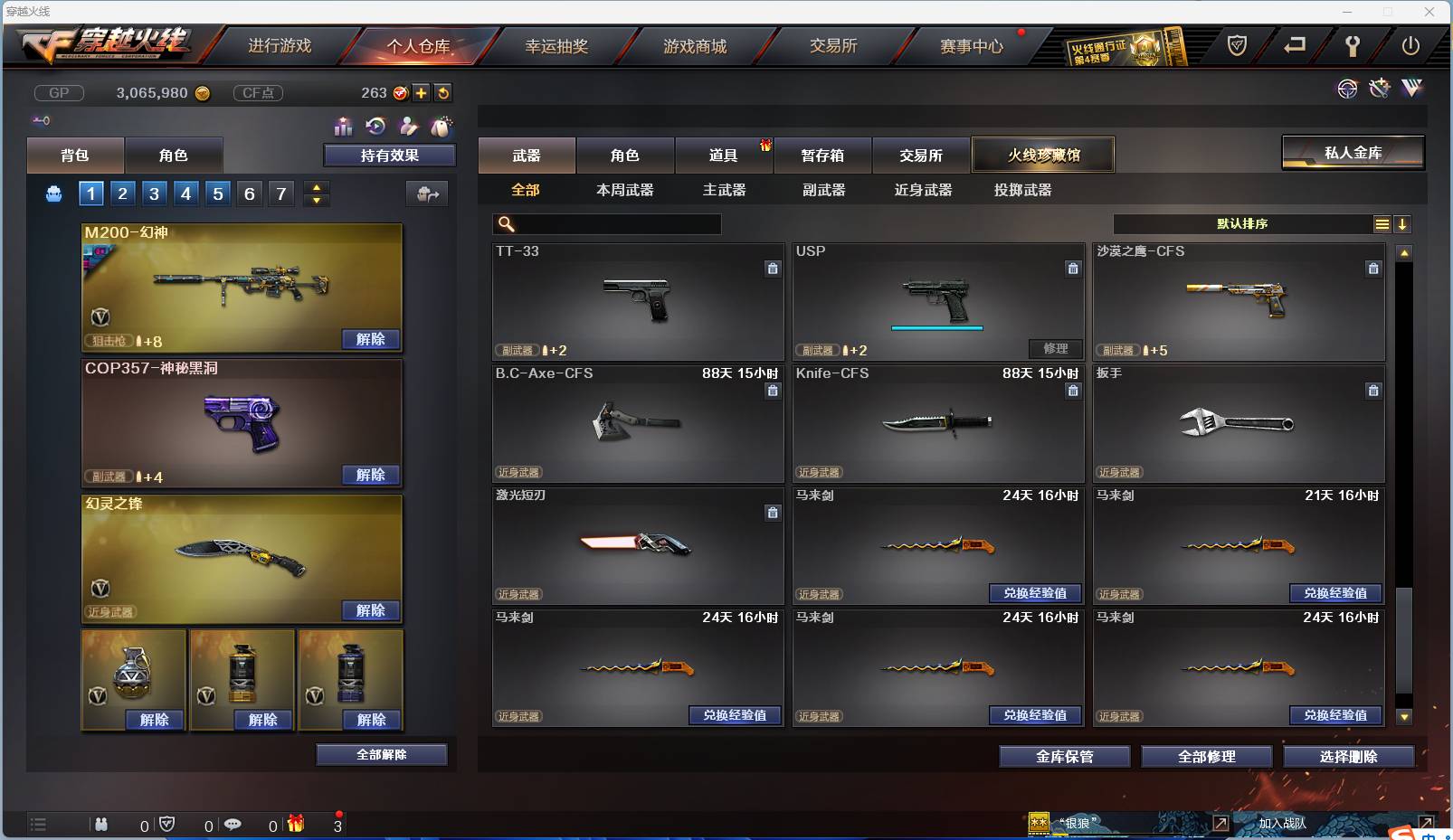Viewport: 1453px width, 840px height.
Task: Open the 游戏商城 menu item
Action: (696, 46)
